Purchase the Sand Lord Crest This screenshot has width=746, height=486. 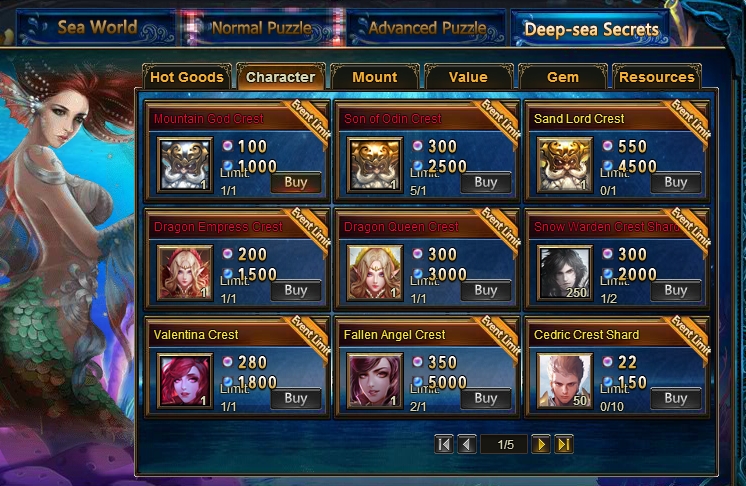coord(676,182)
